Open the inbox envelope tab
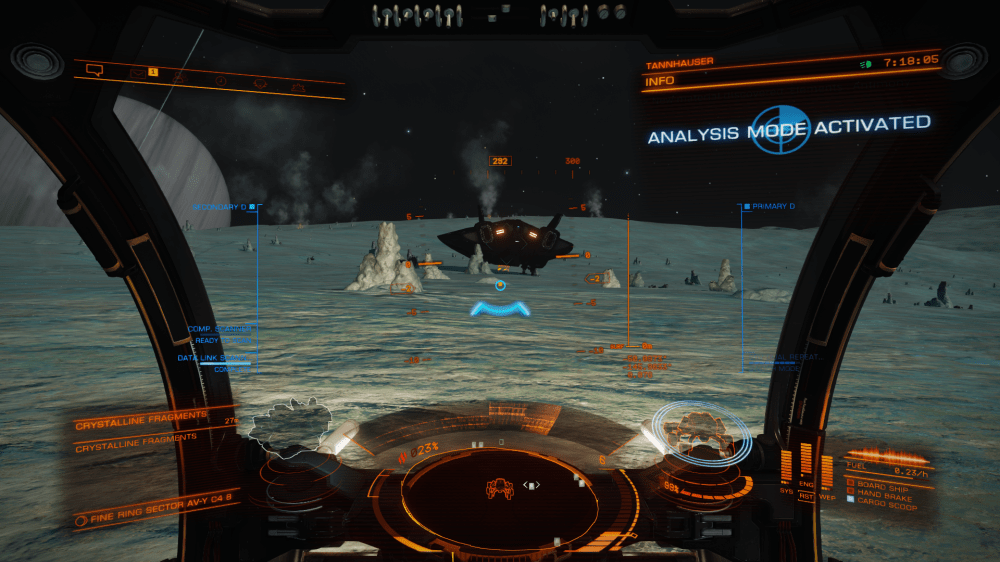 tap(138, 74)
